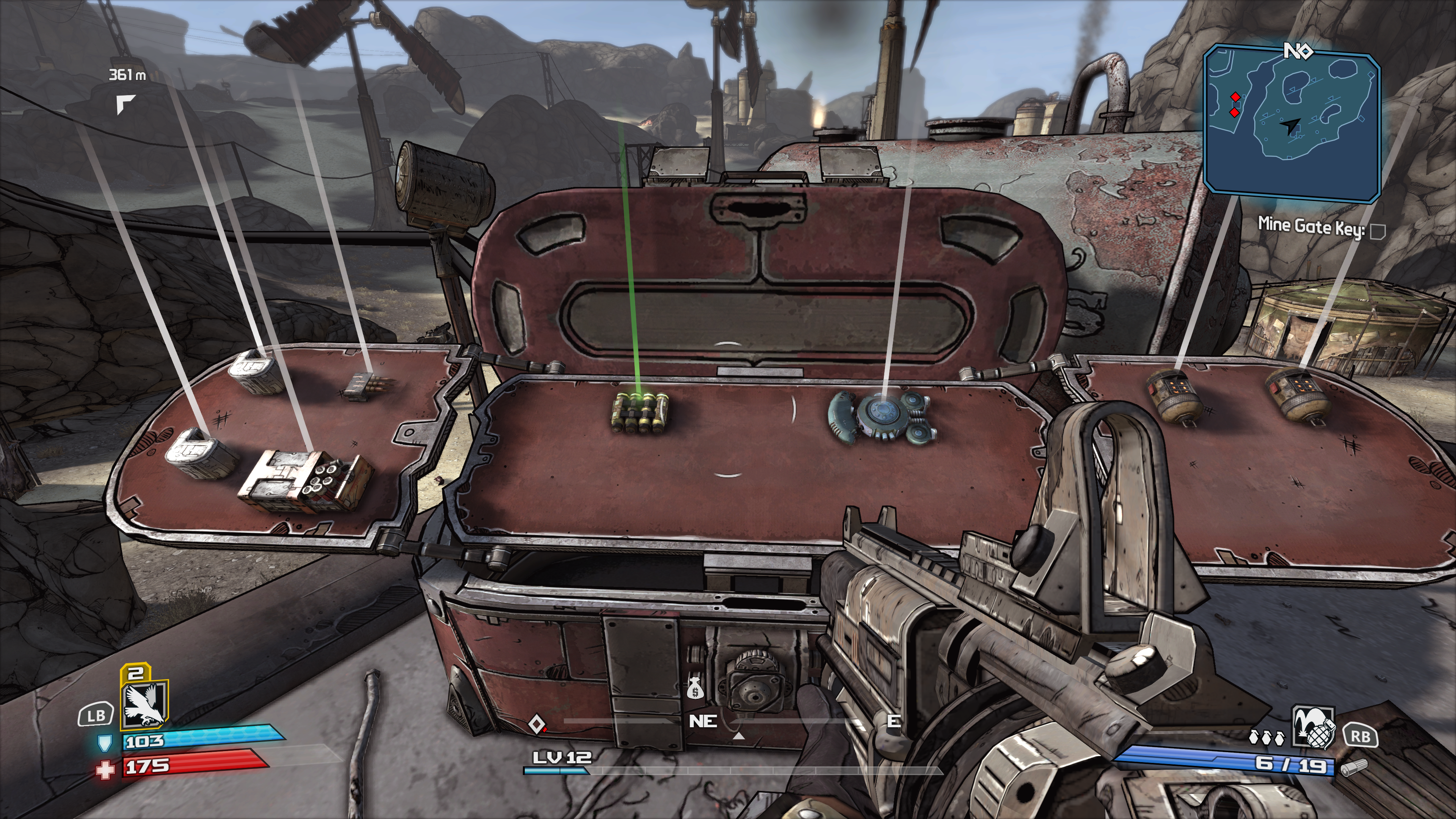Click the grenade icon
Viewport: 1456px width, 819px height.
(x=1313, y=727)
